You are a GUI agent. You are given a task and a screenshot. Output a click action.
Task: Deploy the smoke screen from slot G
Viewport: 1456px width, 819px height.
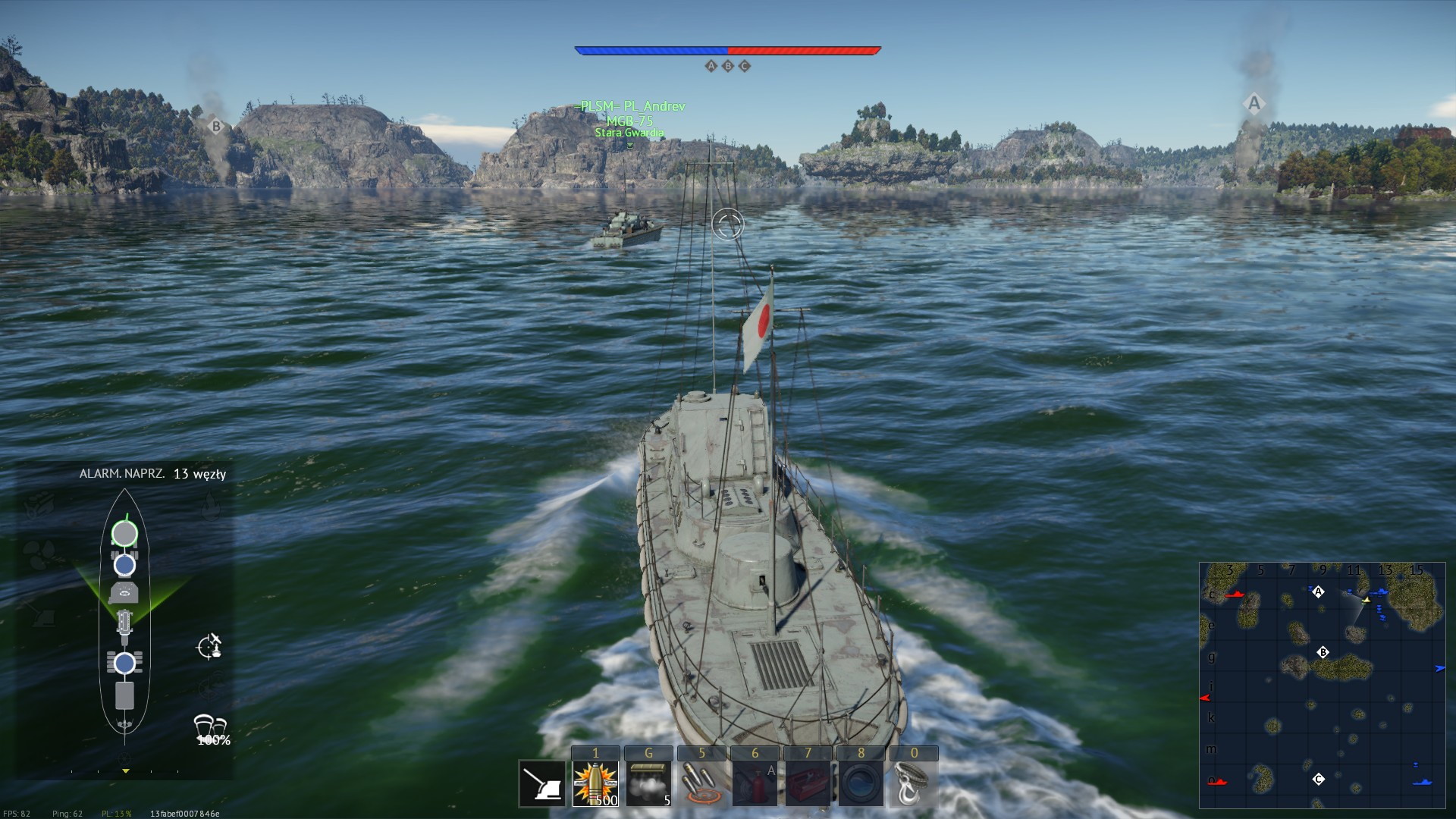(648, 784)
